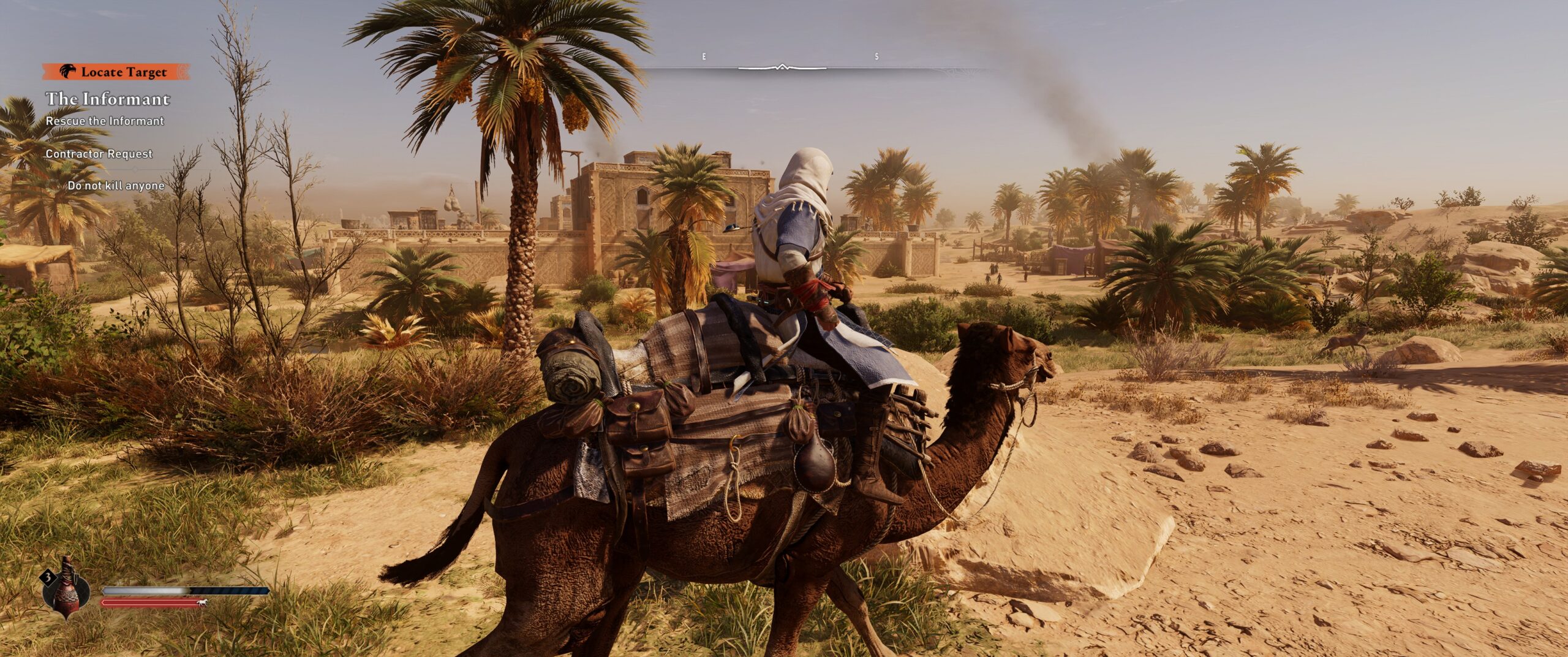The width and height of the screenshot is (1568, 657).
Task: Select the Rescue the Informant objective
Action: click(105, 121)
